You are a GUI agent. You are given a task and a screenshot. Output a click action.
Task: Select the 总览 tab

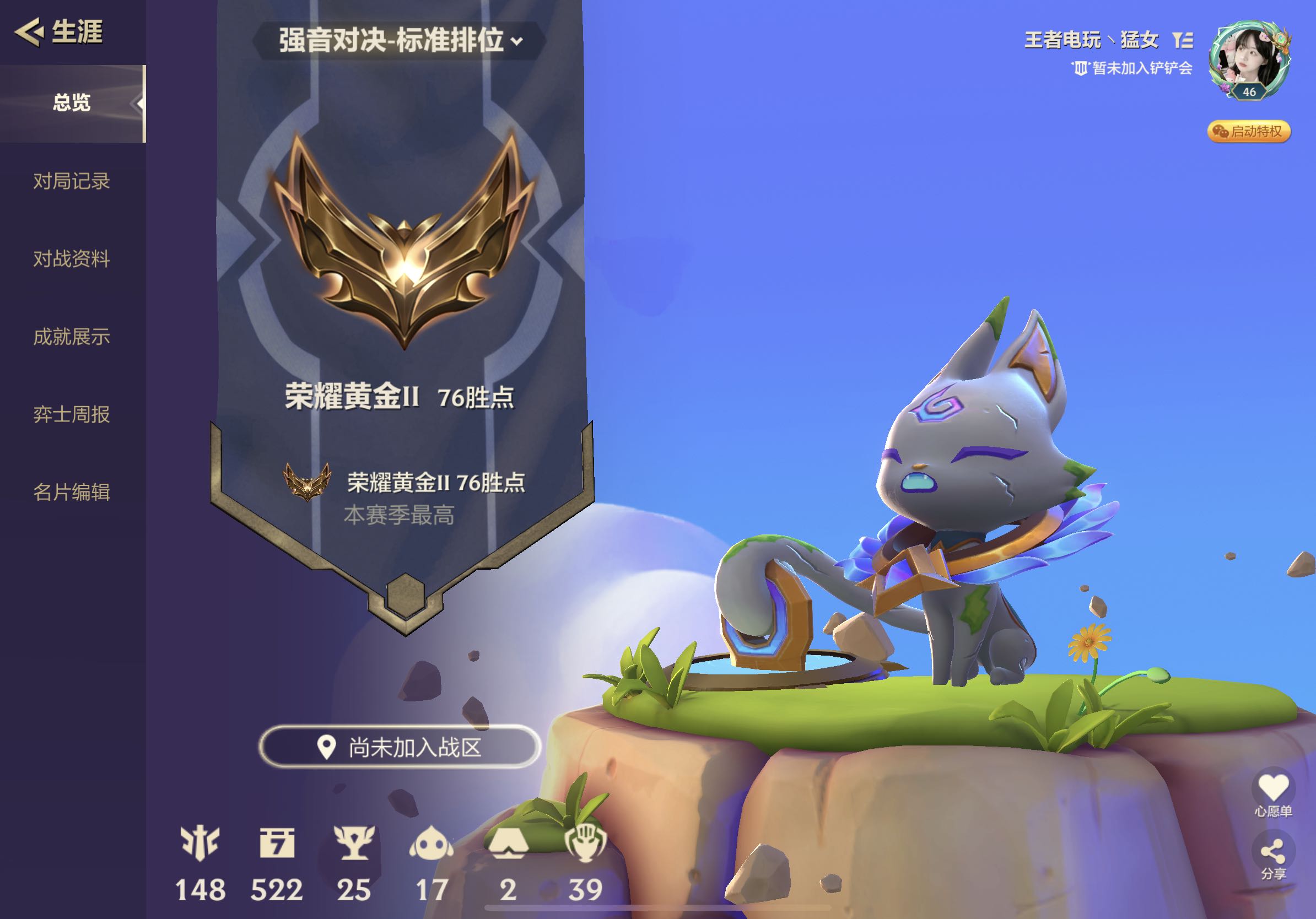coord(72,103)
